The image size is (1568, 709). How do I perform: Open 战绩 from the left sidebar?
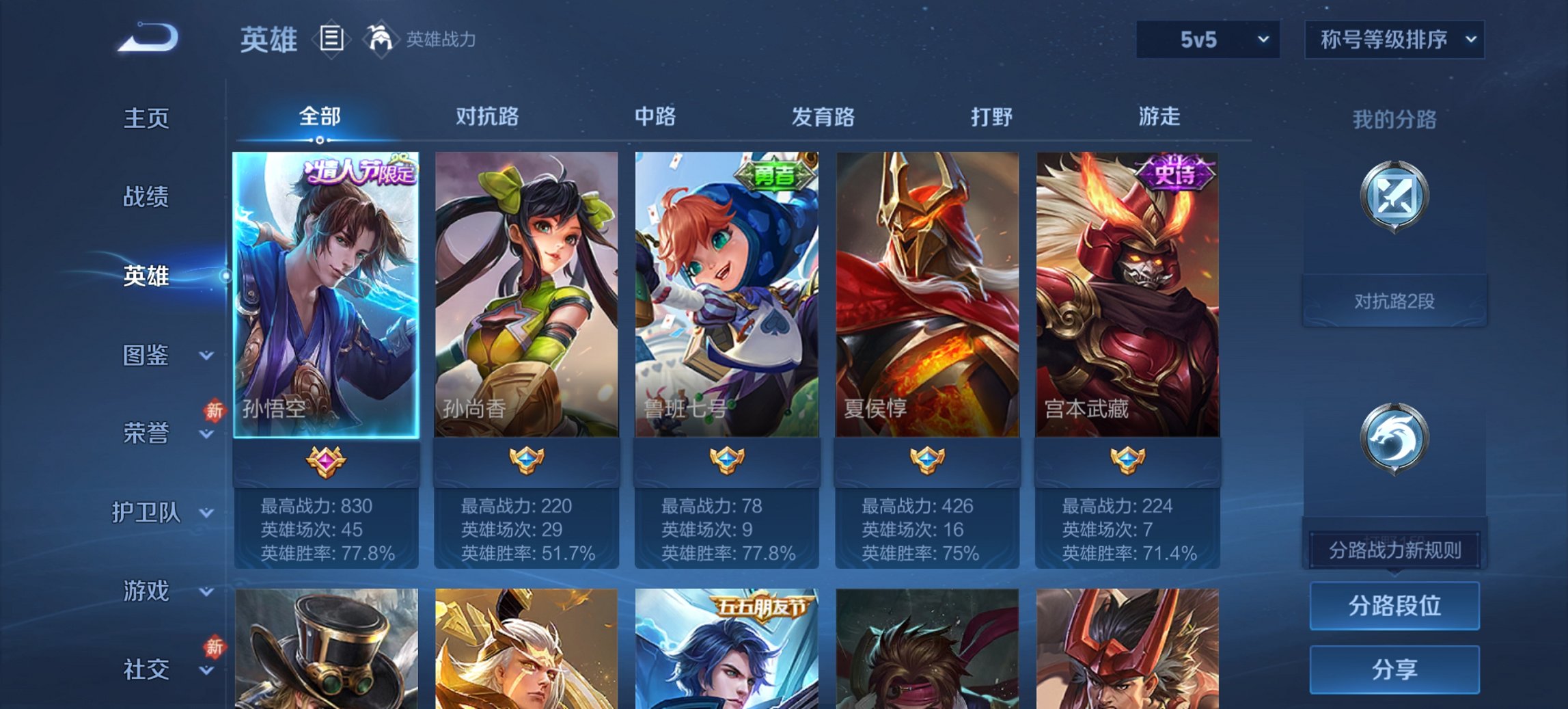point(146,197)
